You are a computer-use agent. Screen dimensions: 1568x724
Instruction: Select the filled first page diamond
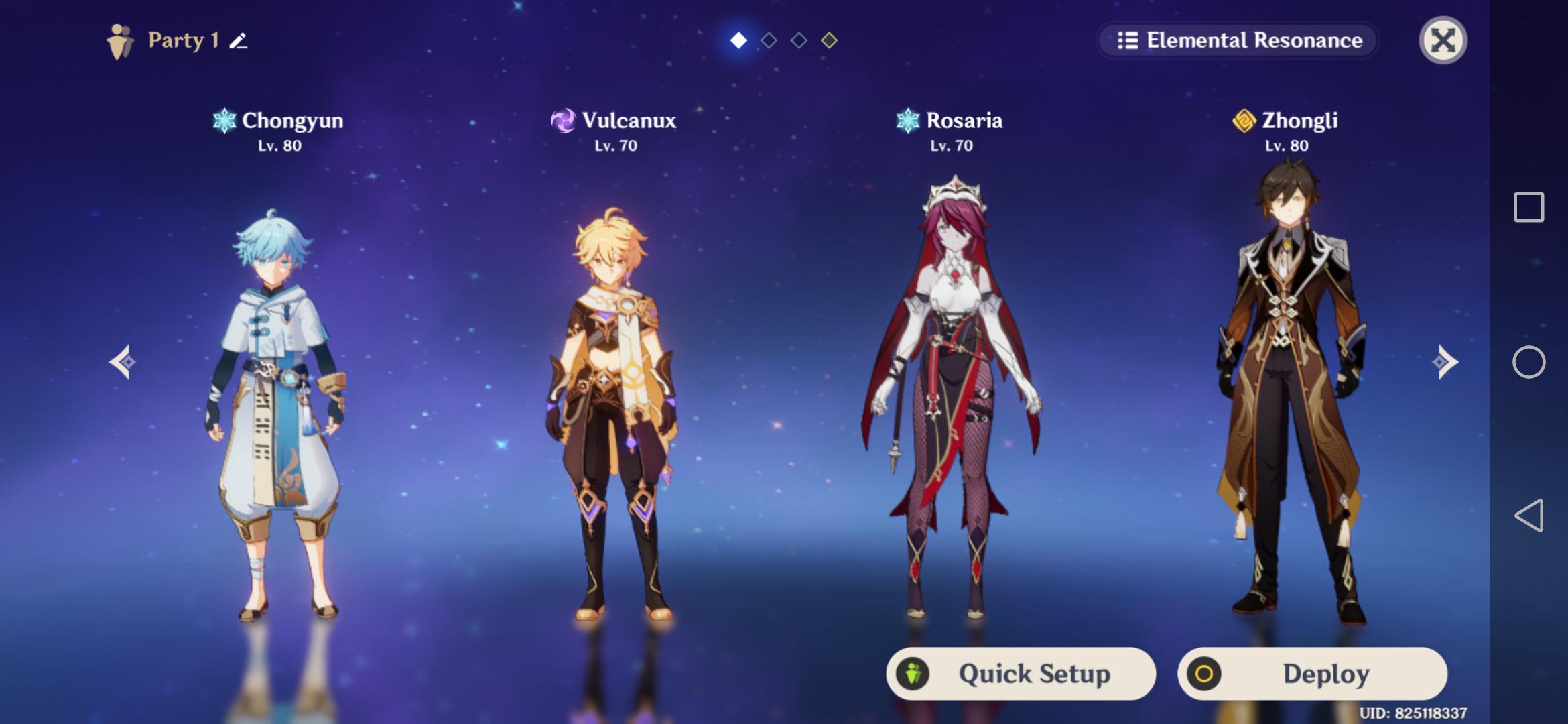(738, 39)
